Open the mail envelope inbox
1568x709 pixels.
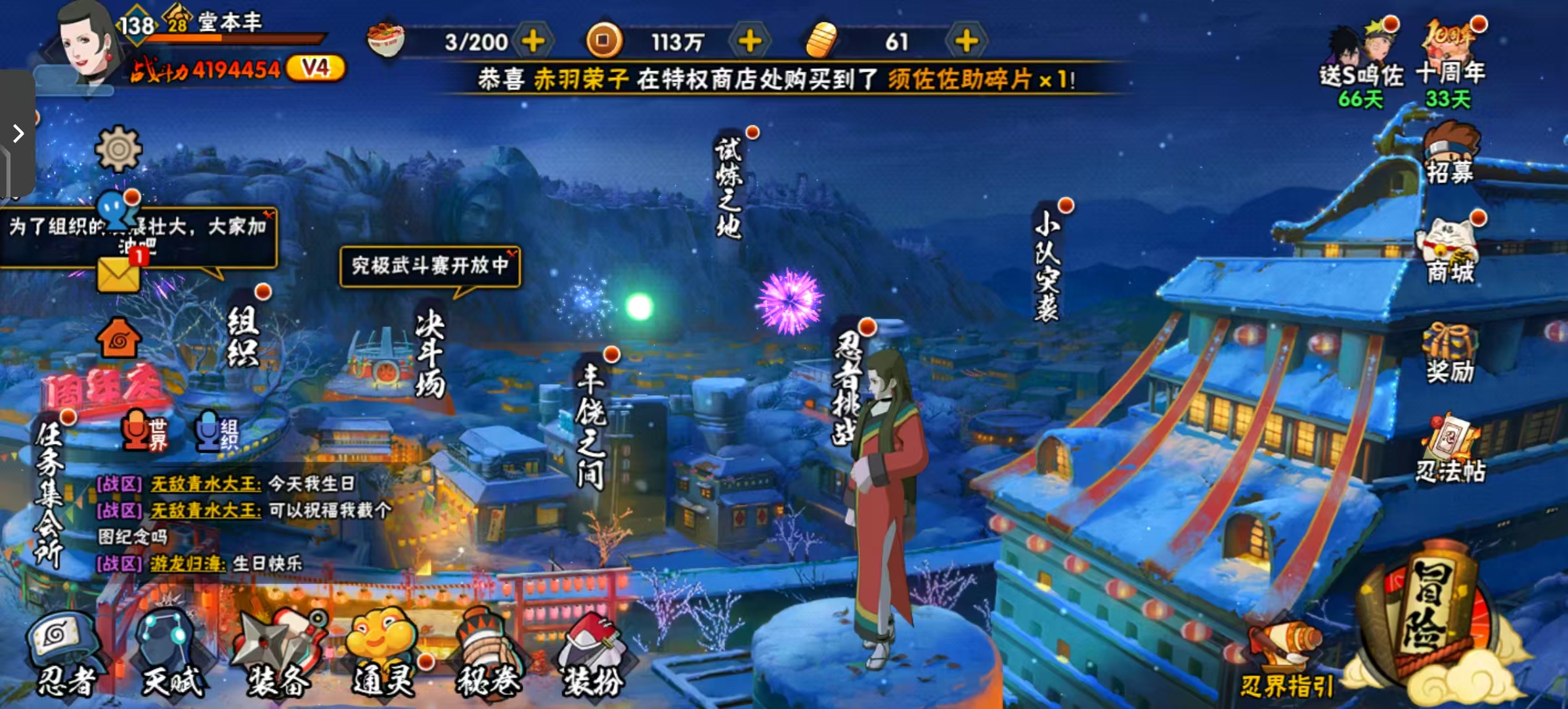tap(119, 274)
